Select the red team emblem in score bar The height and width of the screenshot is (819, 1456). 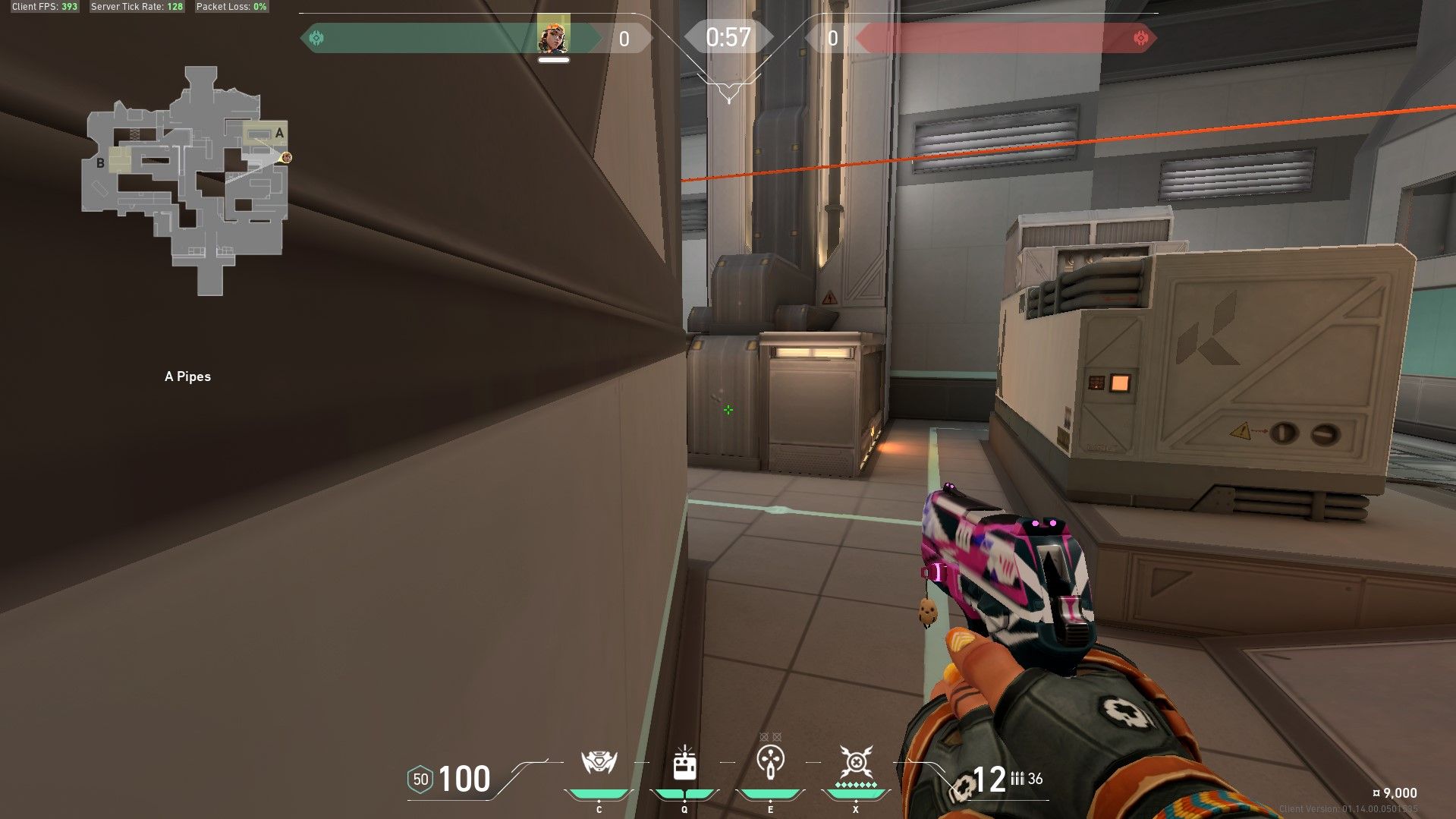tap(1140, 38)
